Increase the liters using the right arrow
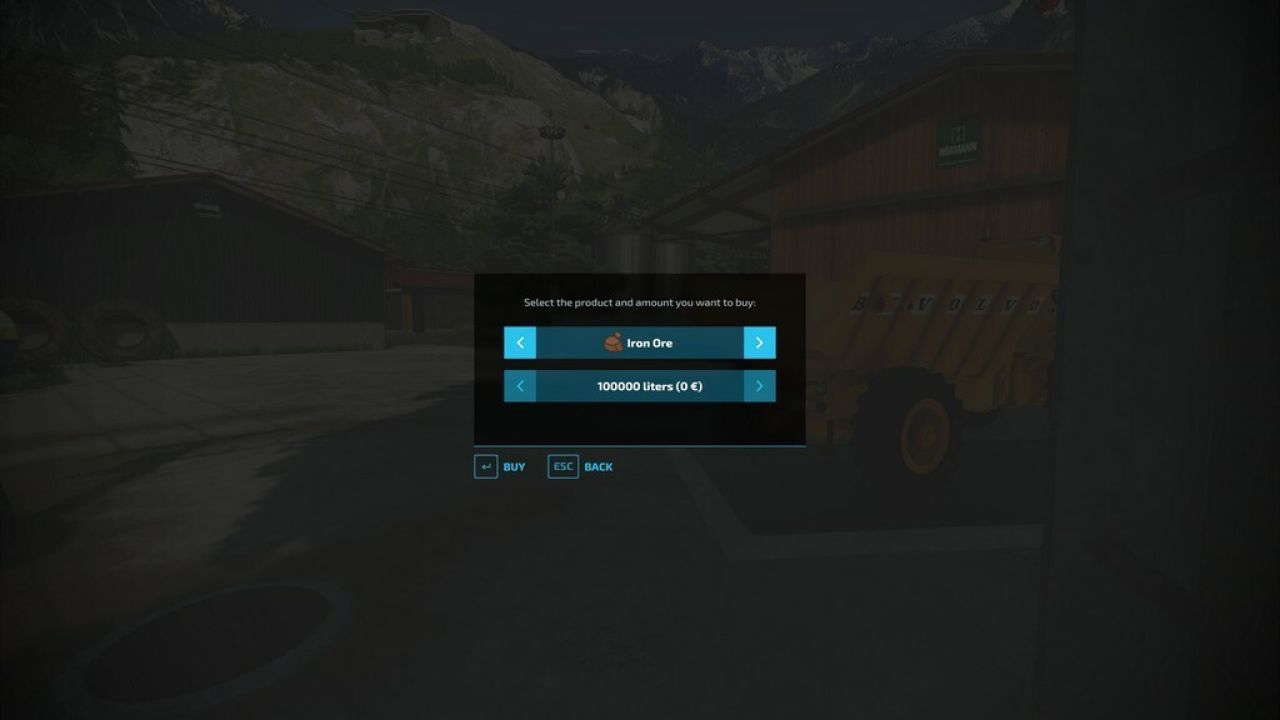 [759, 386]
